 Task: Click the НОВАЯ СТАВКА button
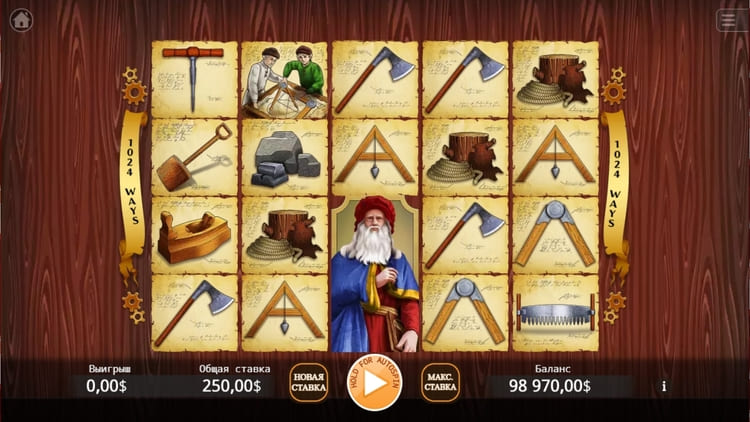click(308, 382)
